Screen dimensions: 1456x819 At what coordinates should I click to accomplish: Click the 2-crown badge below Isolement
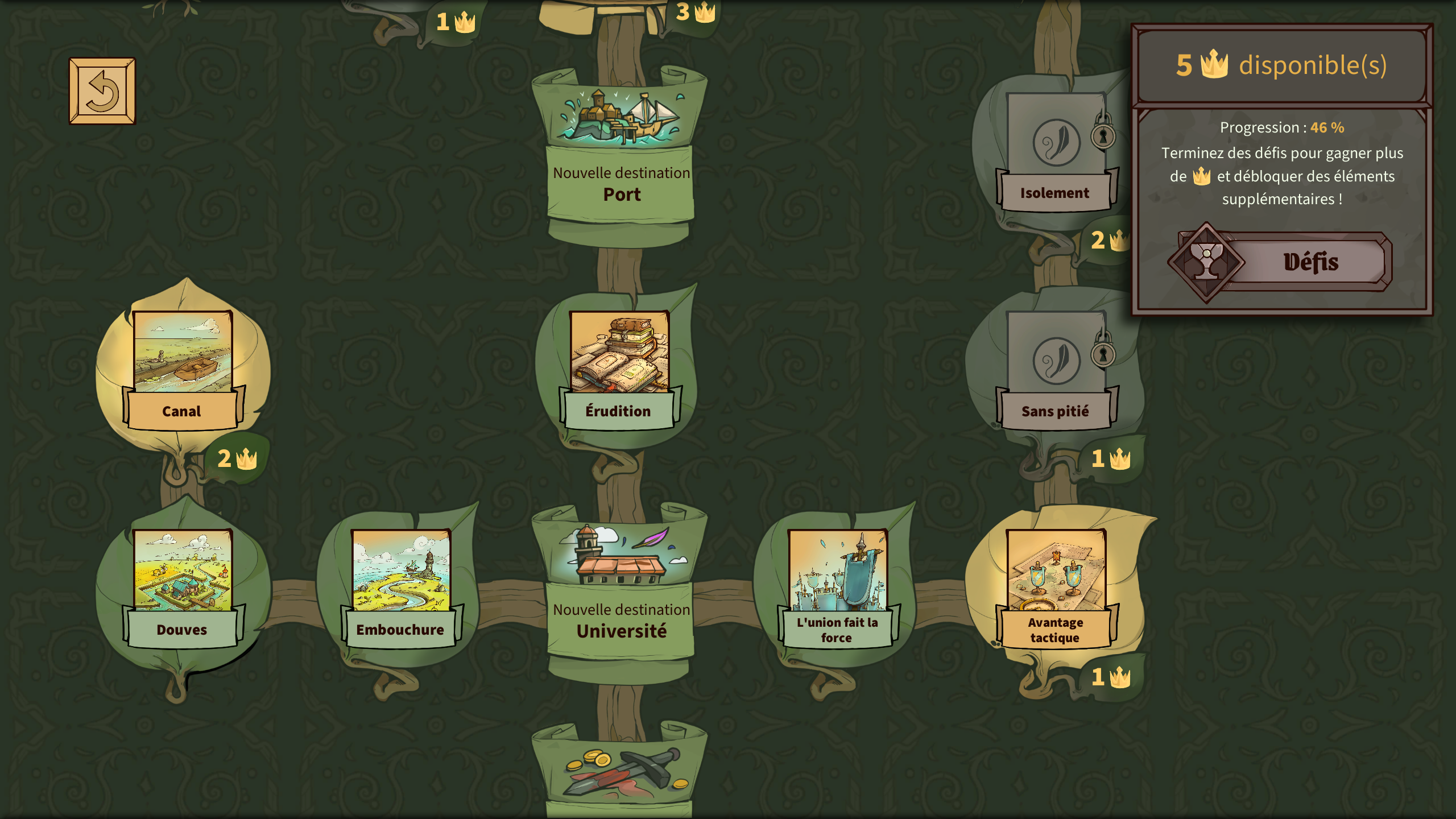click(1108, 241)
